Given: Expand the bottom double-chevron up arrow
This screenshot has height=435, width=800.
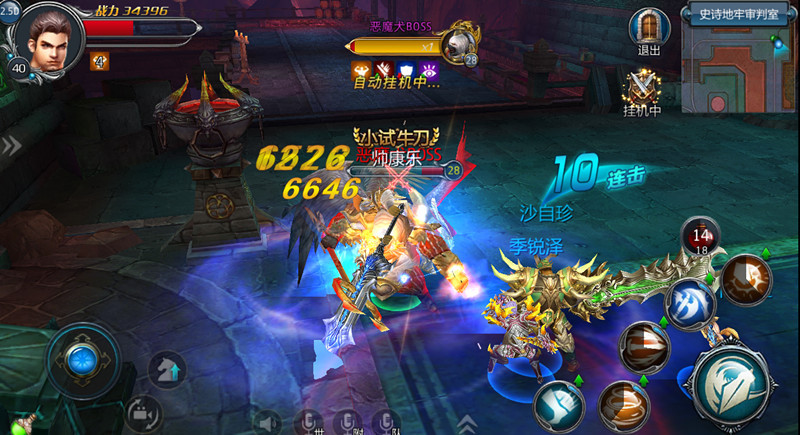Looking at the screenshot, I should click(x=467, y=423).
